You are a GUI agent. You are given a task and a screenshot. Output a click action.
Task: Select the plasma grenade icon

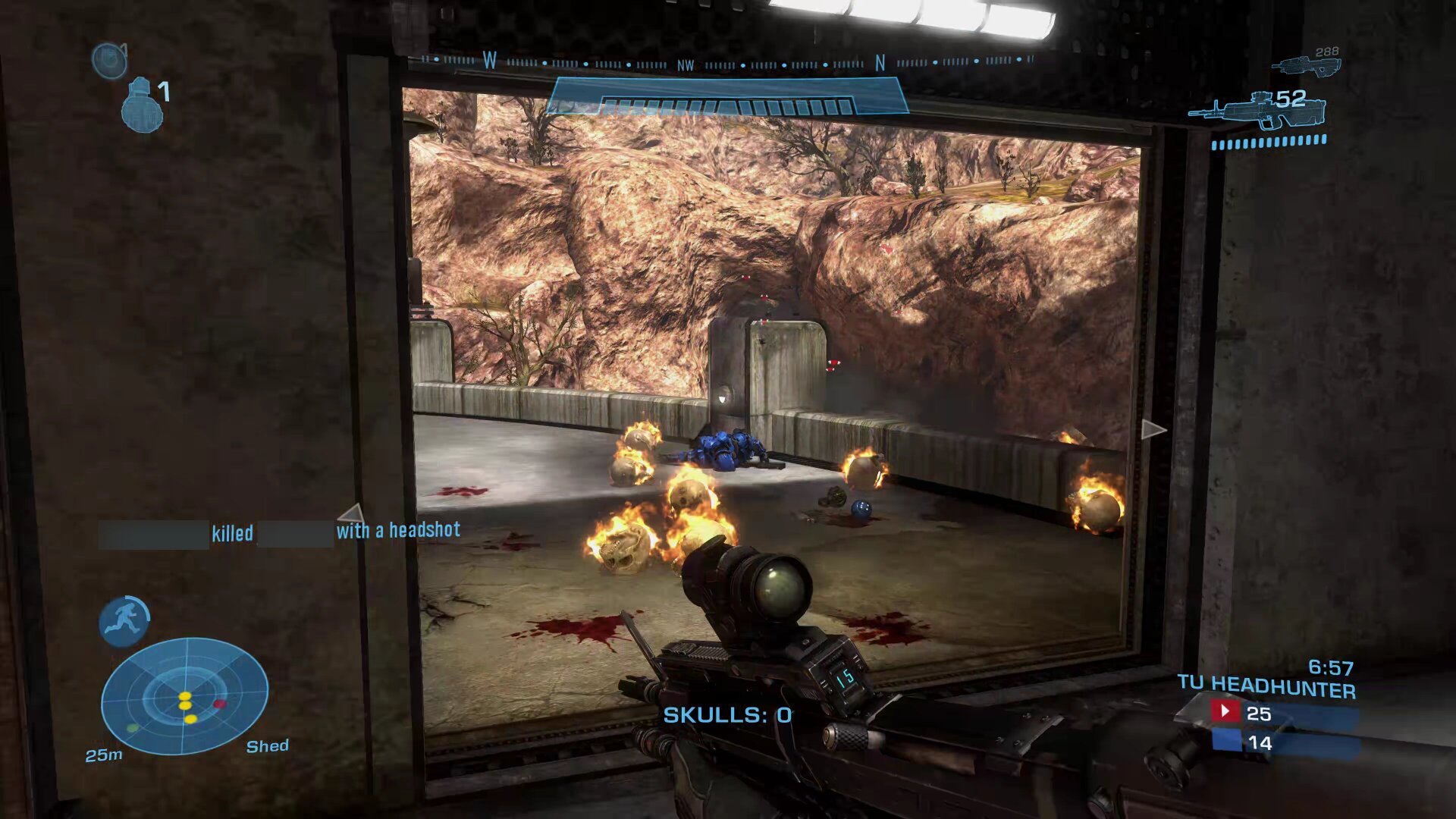pos(108,60)
